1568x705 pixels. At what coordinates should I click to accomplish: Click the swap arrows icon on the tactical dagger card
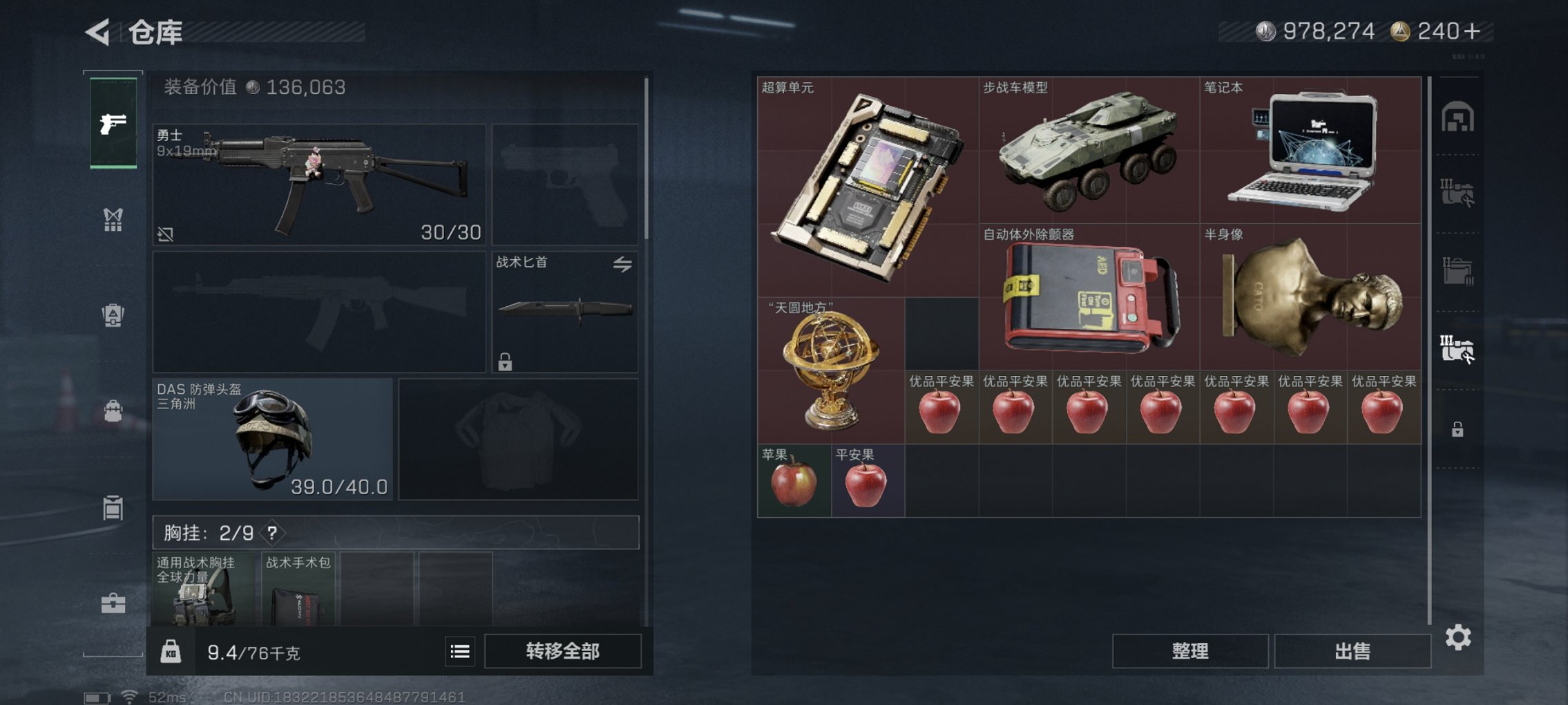click(624, 265)
